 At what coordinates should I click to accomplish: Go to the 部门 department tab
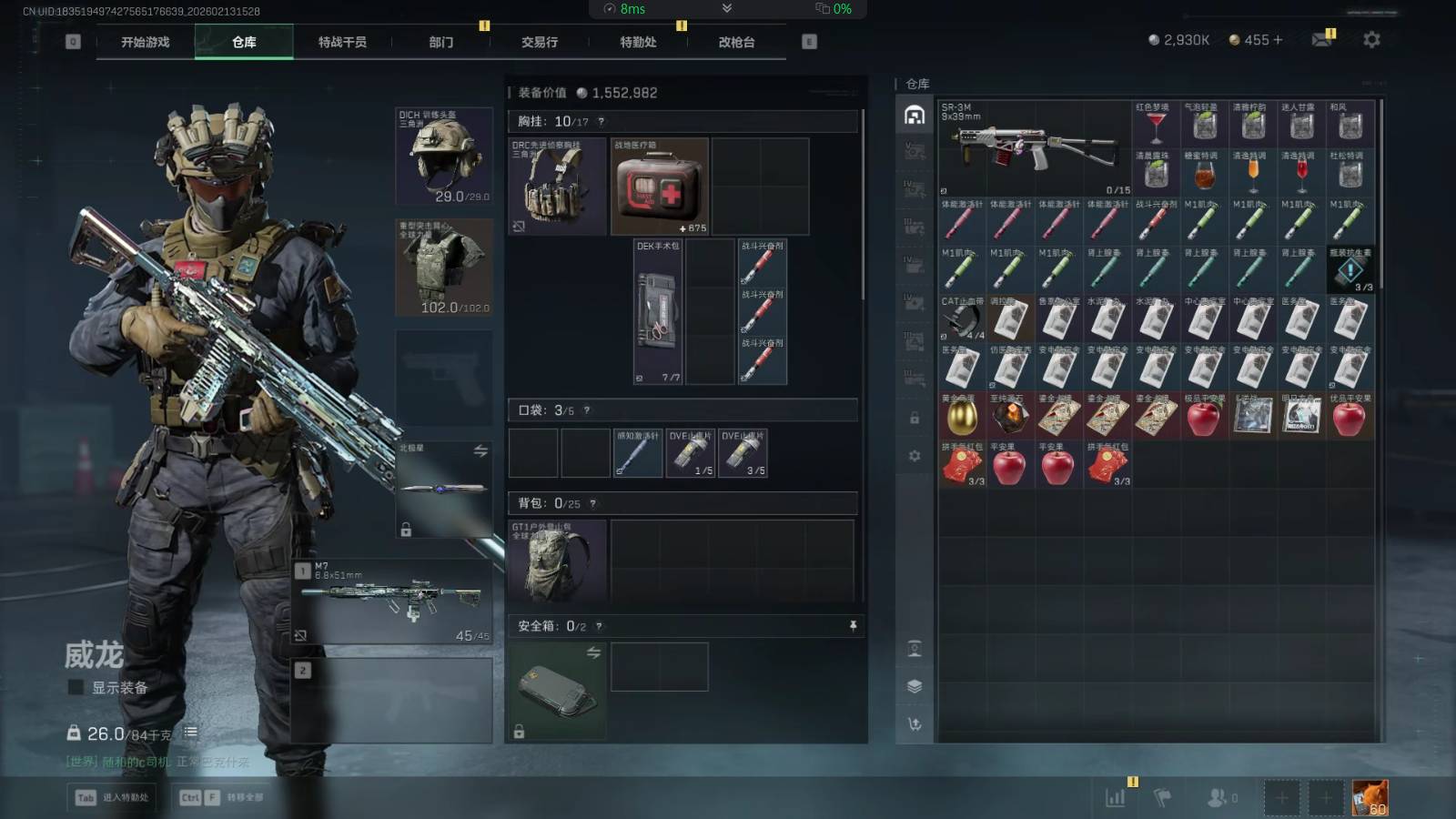[x=441, y=42]
